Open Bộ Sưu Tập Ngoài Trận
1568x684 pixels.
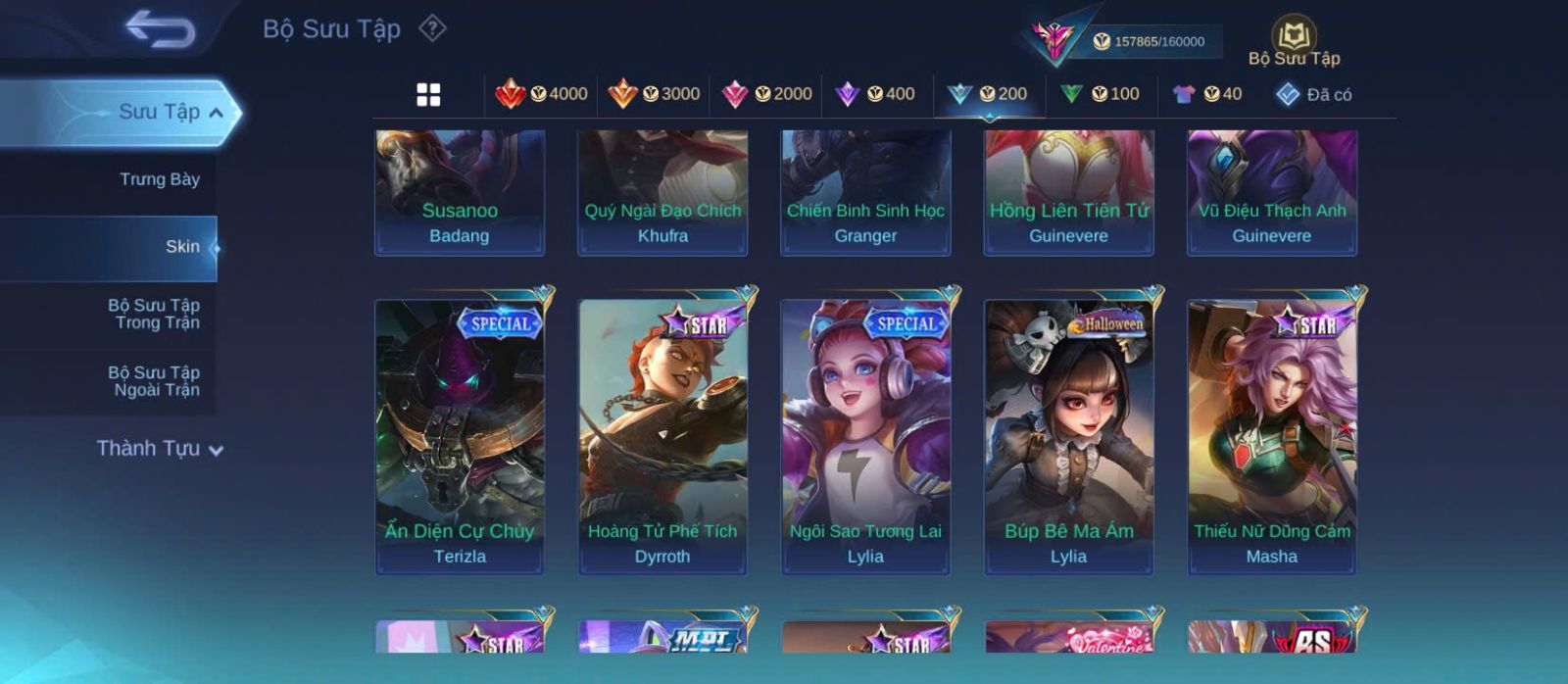154,381
